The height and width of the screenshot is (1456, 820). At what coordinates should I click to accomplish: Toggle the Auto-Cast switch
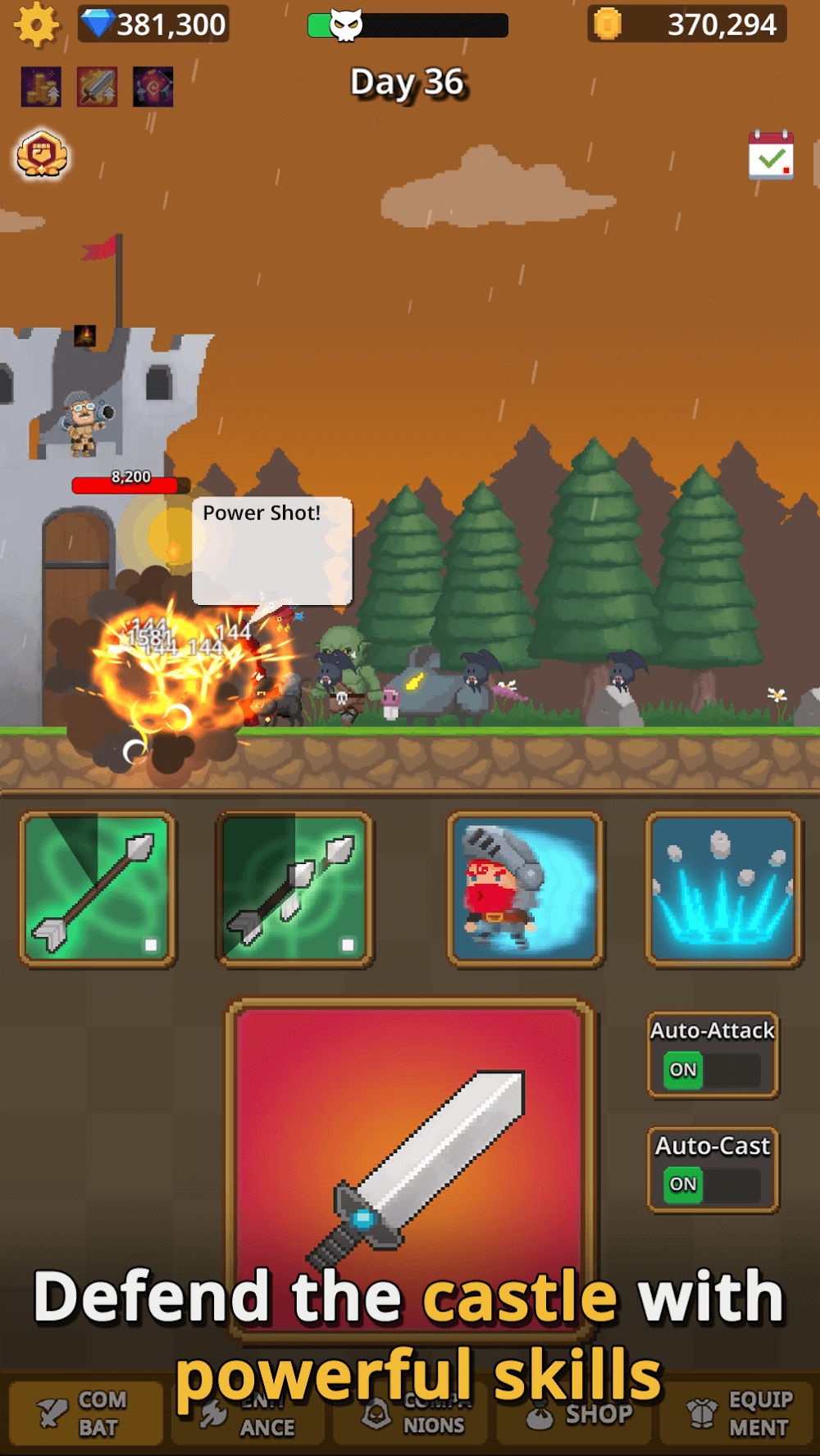pyautogui.click(x=712, y=1184)
